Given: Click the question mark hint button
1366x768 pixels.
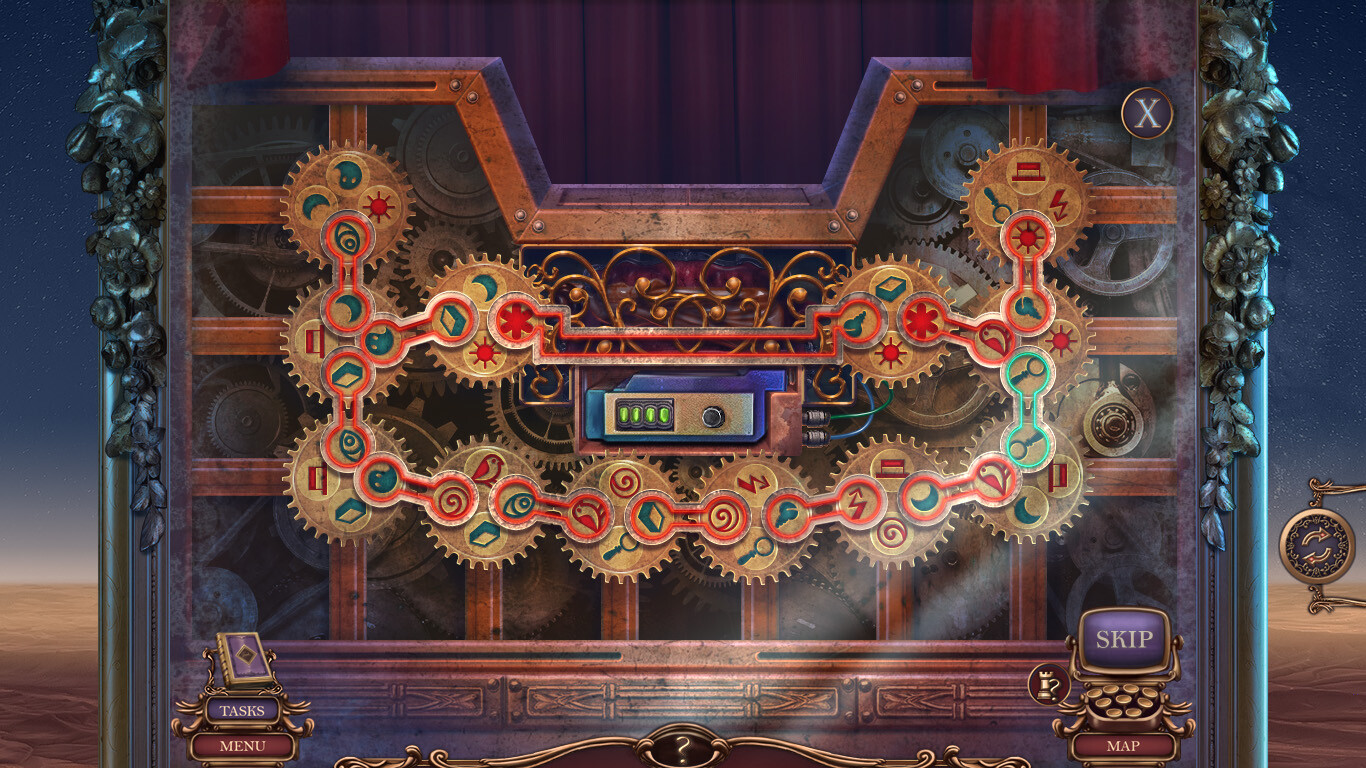Looking at the screenshot, I should tap(684, 747).
